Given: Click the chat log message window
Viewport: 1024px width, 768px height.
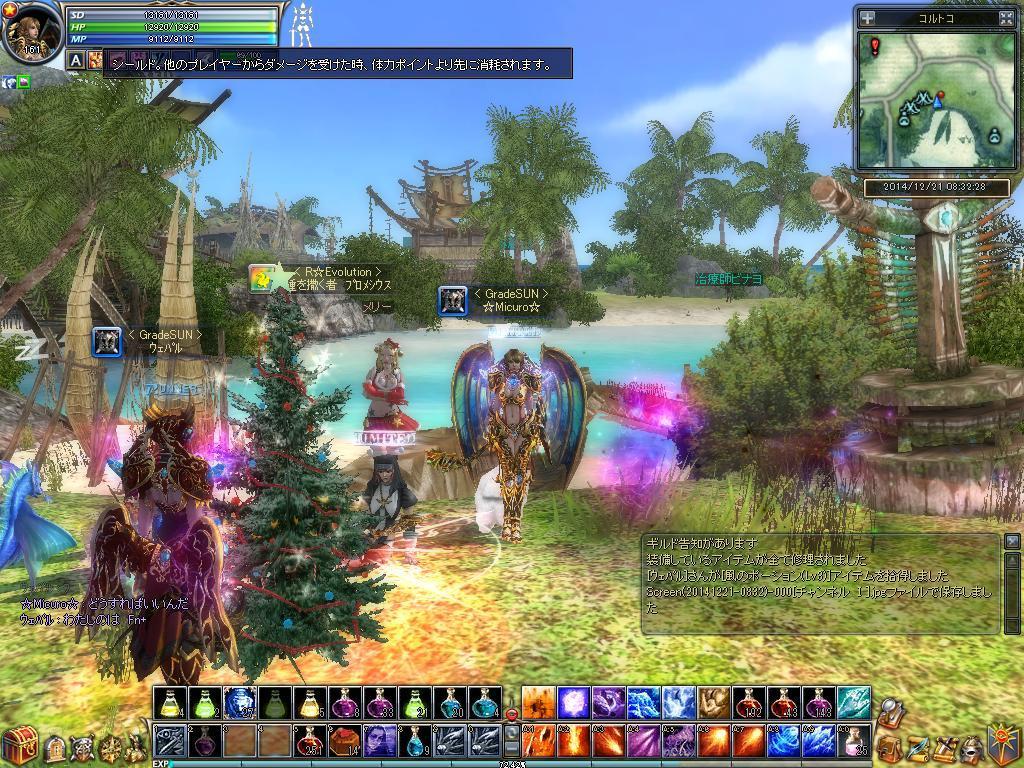Looking at the screenshot, I should 820,584.
